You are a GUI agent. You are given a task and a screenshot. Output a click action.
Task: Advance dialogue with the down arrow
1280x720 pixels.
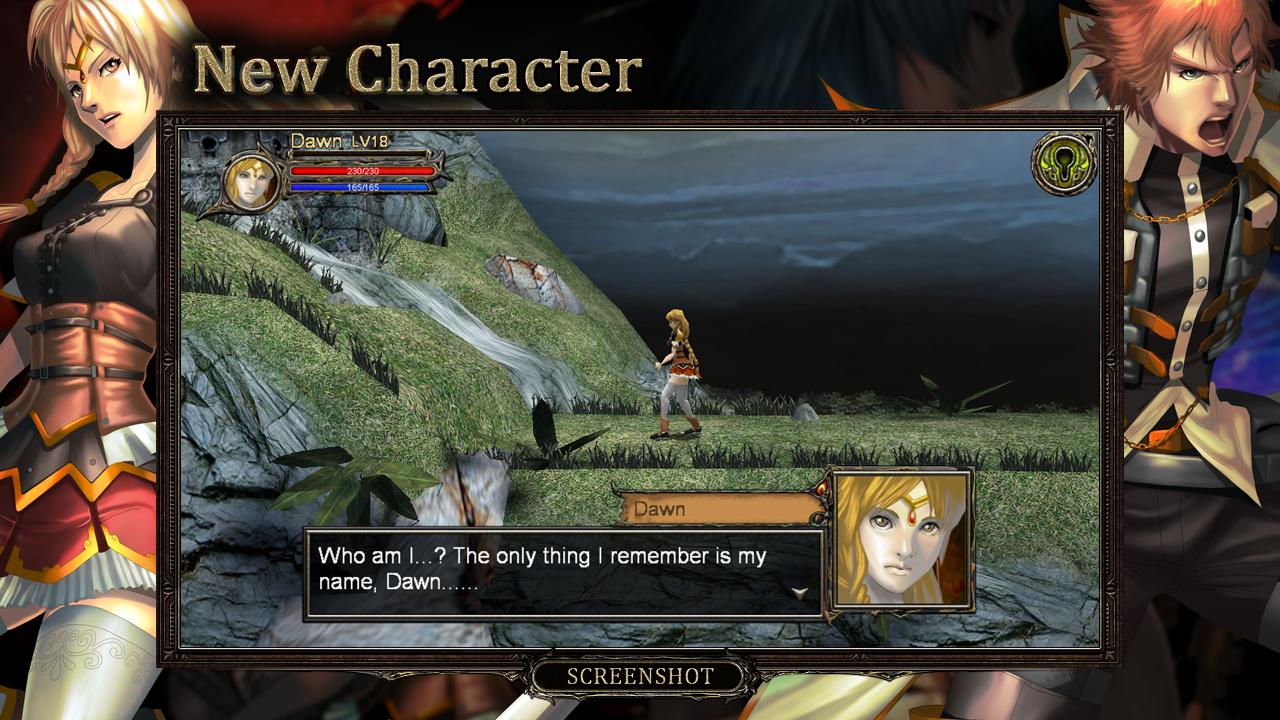click(x=799, y=592)
